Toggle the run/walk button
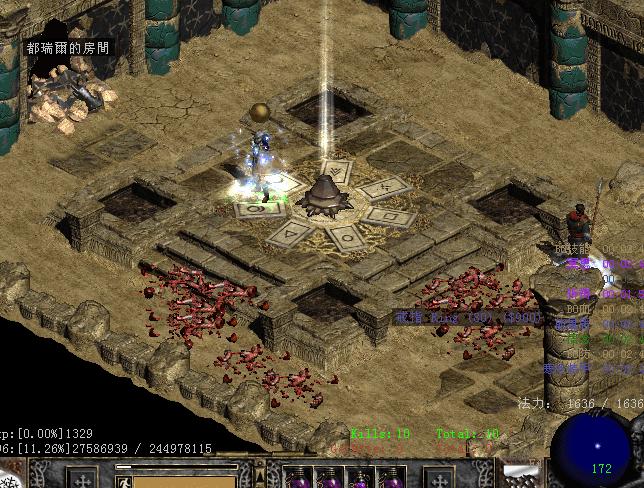 point(124,481)
